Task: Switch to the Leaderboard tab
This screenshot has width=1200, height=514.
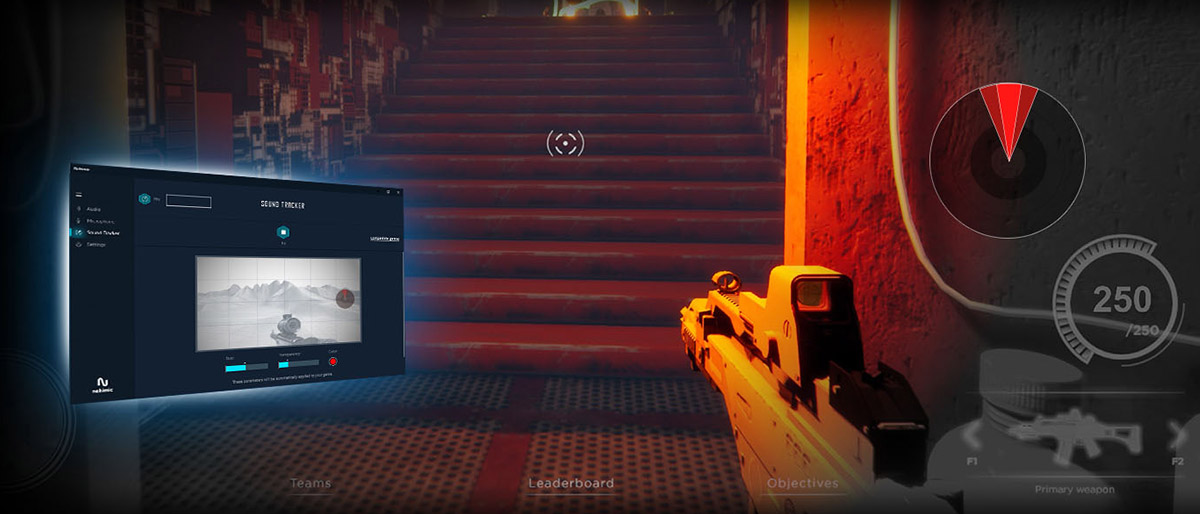Action: point(571,483)
